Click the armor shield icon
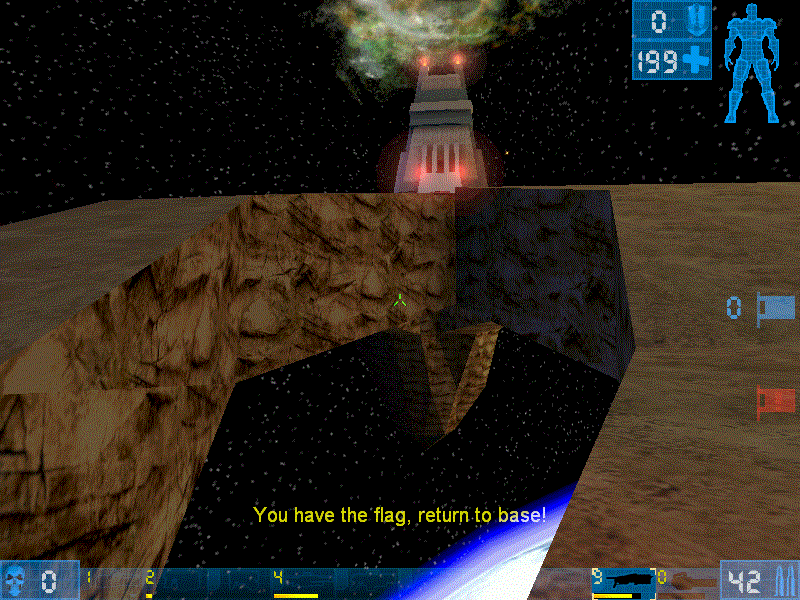Viewport: 800px width, 600px height. pyautogui.click(x=696, y=20)
